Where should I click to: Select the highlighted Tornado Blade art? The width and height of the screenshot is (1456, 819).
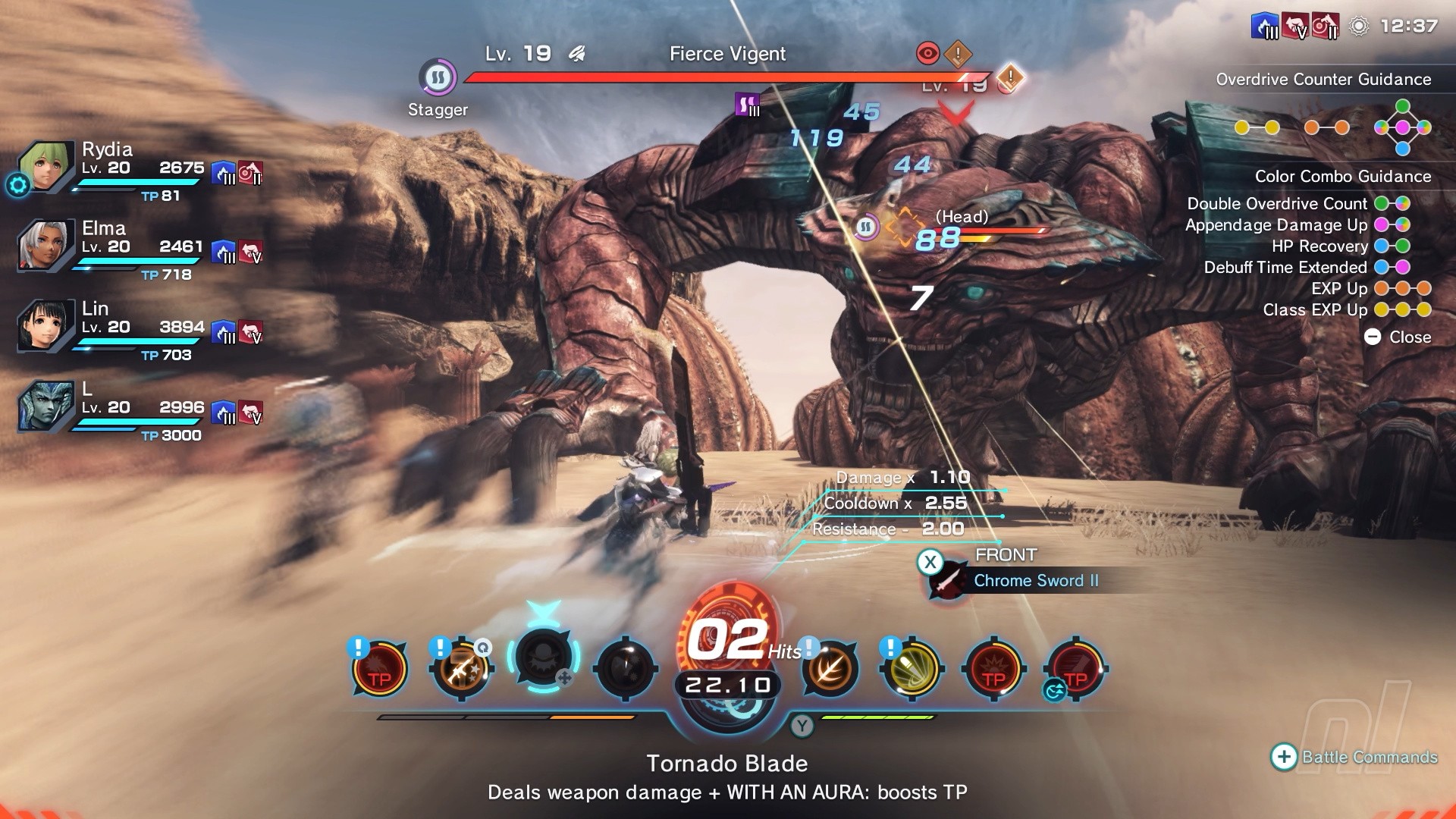543,658
